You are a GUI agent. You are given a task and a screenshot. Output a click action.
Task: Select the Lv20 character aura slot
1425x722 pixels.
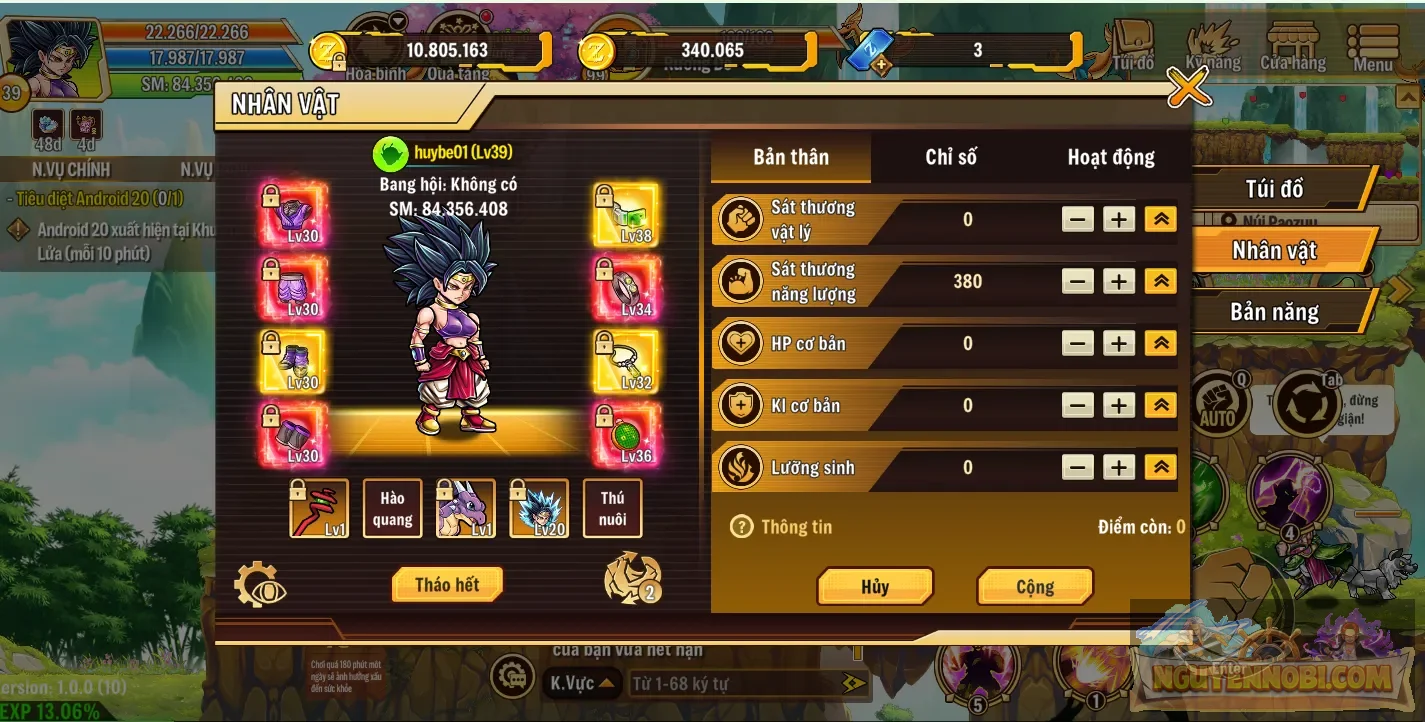click(x=539, y=508)
